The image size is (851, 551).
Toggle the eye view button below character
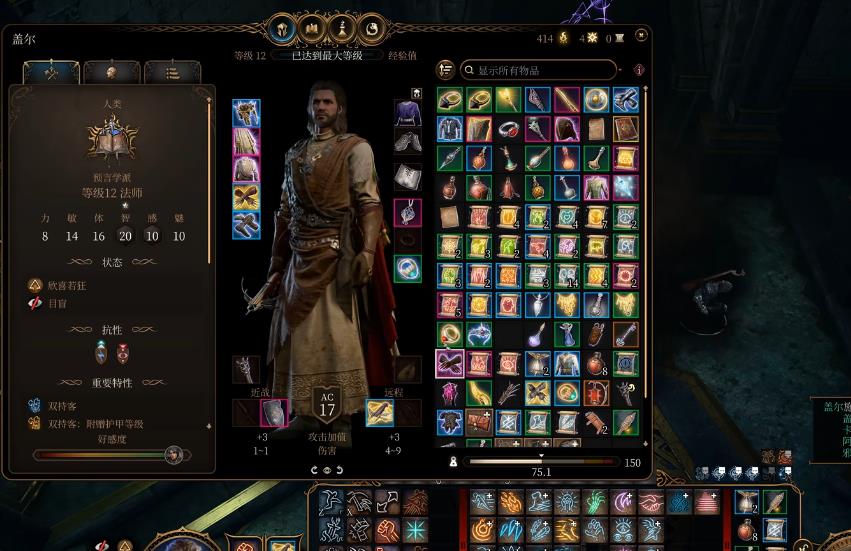click(x=327, y=470)
